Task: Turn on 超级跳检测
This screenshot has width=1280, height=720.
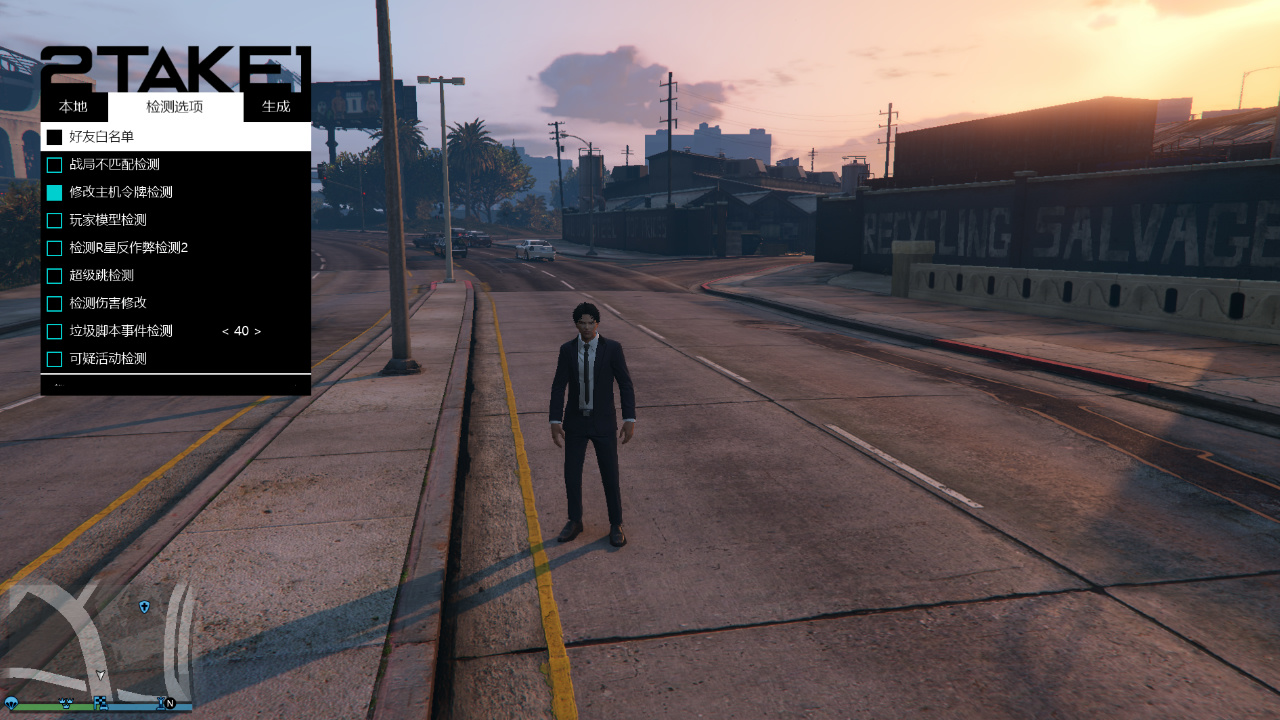Action: click(x=55, y=276)
